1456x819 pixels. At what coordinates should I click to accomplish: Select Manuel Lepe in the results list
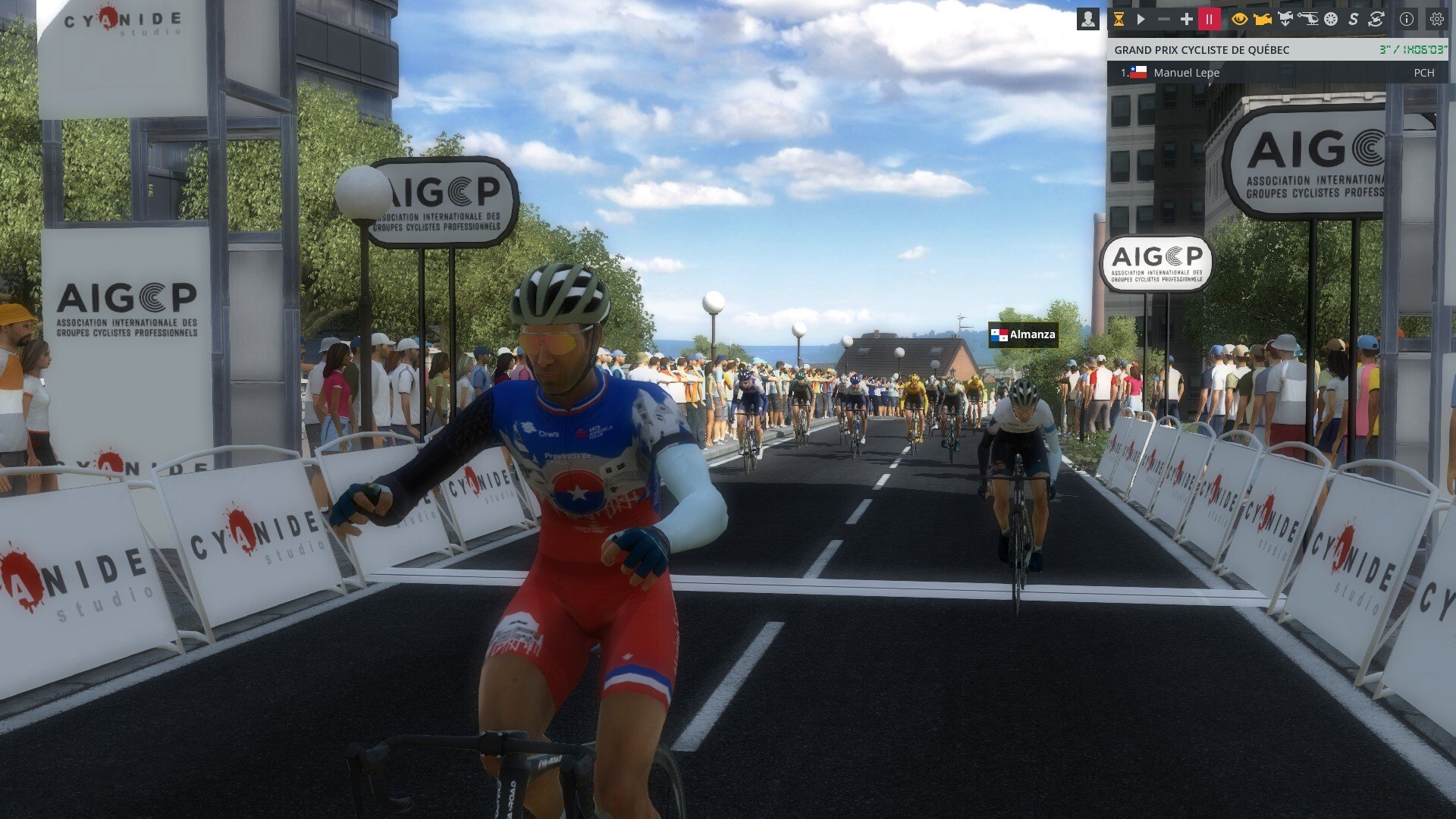coord(1186,73)
